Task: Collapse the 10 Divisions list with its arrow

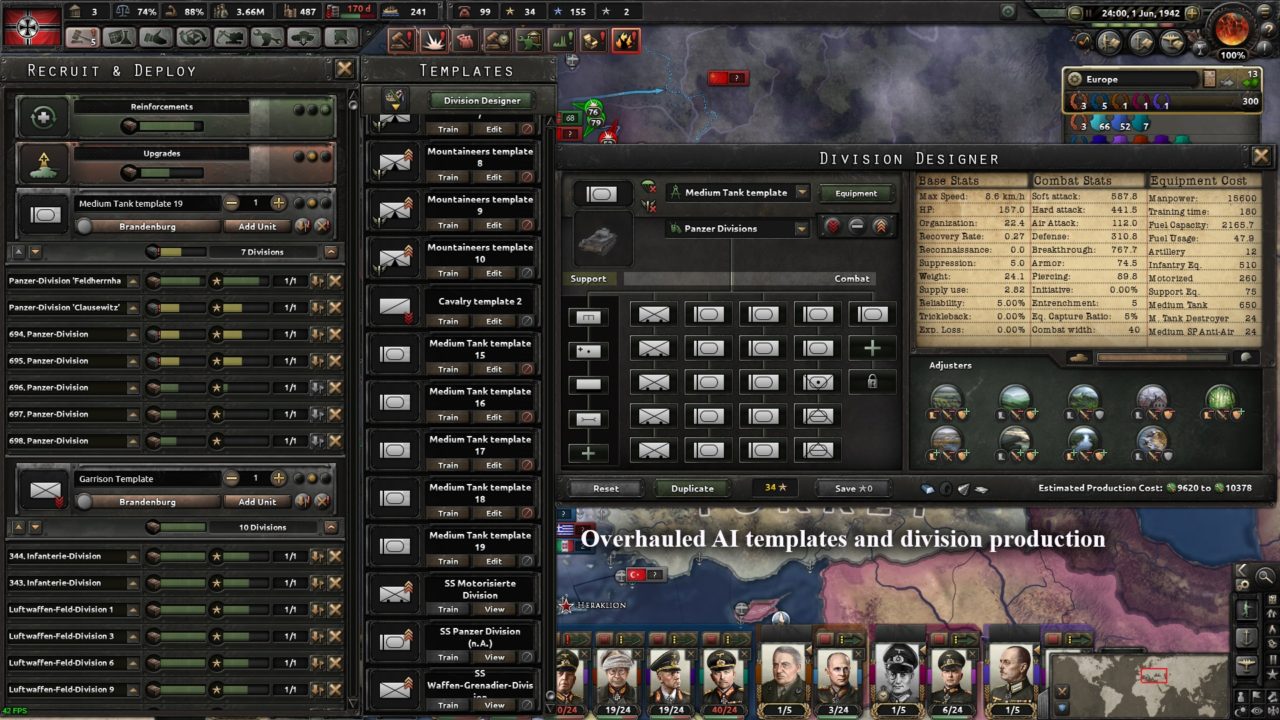Action: coord(332,527)
